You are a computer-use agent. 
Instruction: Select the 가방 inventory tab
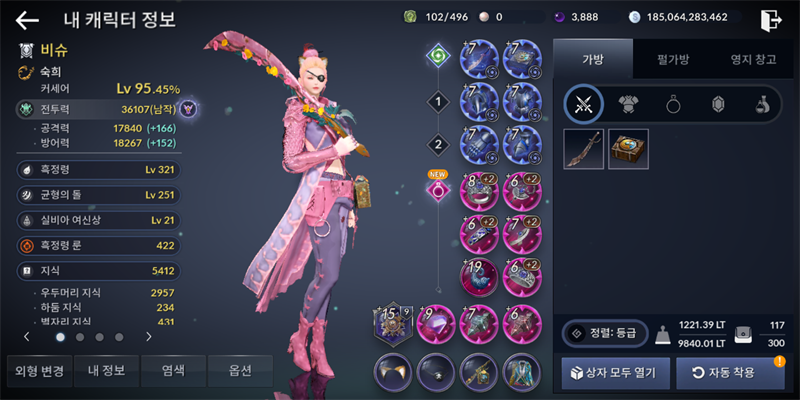coord(593,59)
